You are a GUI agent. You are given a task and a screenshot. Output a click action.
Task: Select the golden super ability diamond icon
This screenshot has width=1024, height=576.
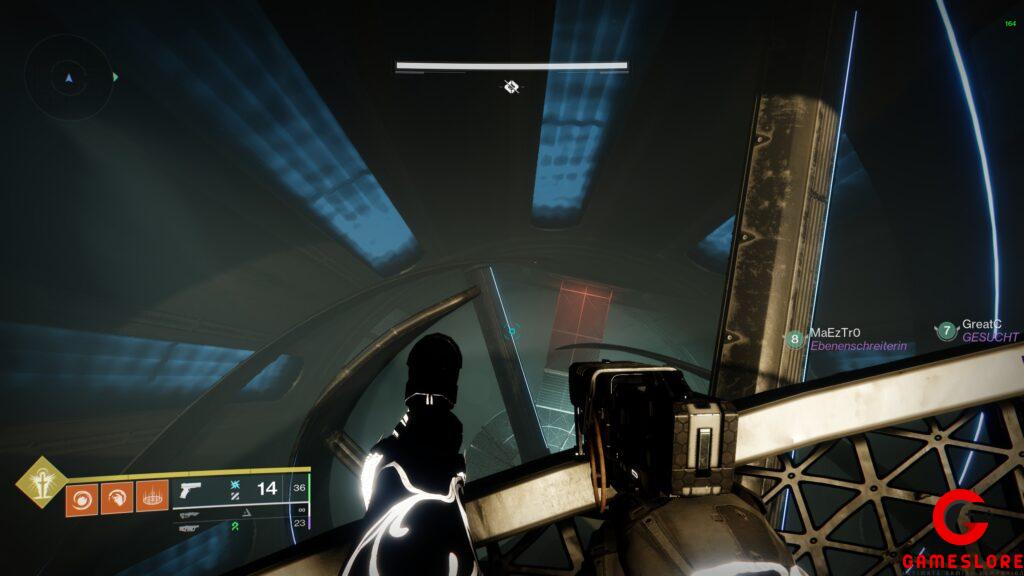(40, 481)
